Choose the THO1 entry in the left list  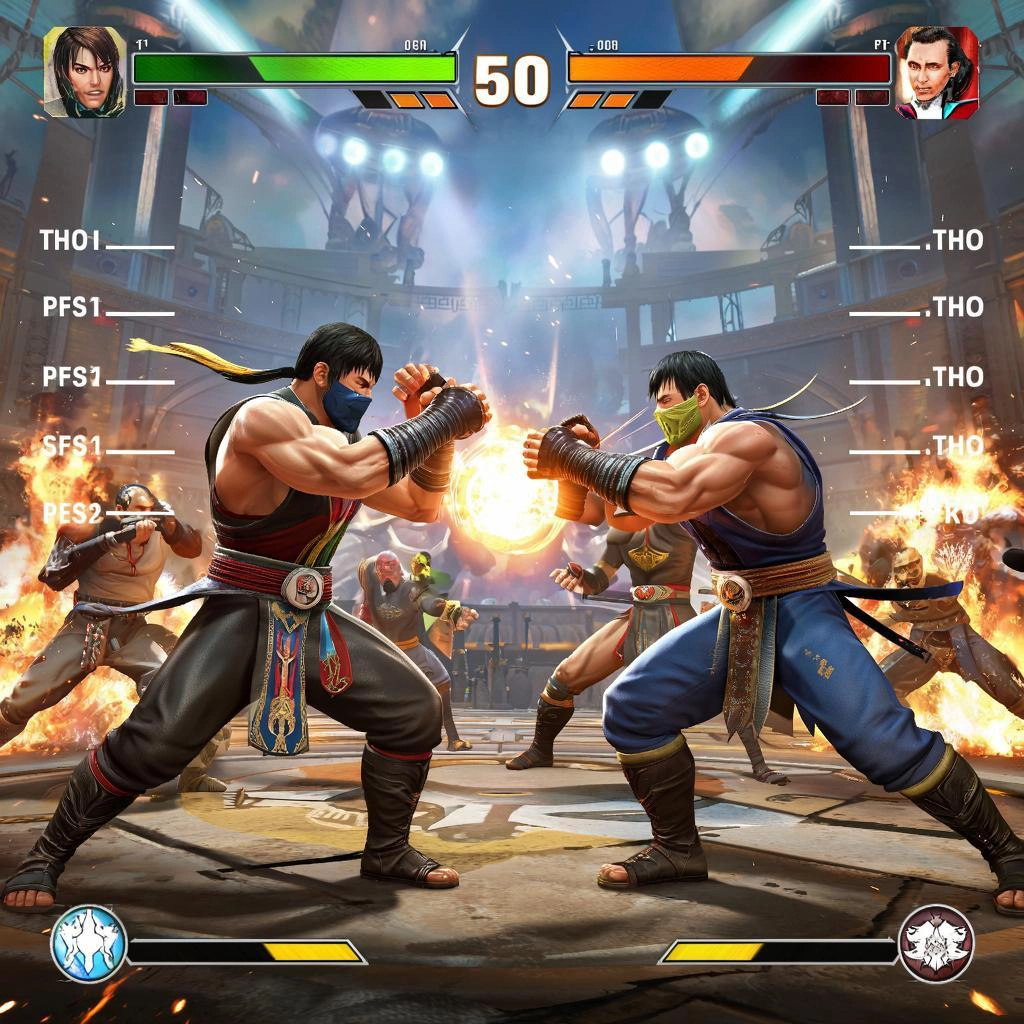click(x=71, y=241)
